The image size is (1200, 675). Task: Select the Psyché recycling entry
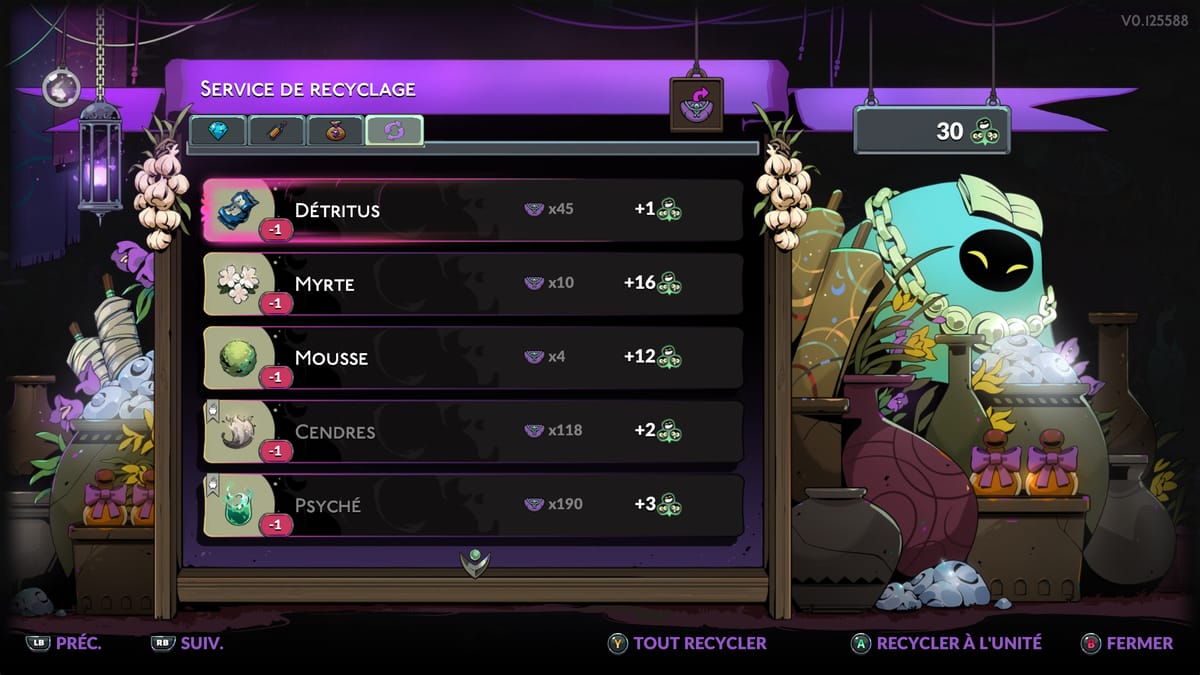[x=472, y=505]
